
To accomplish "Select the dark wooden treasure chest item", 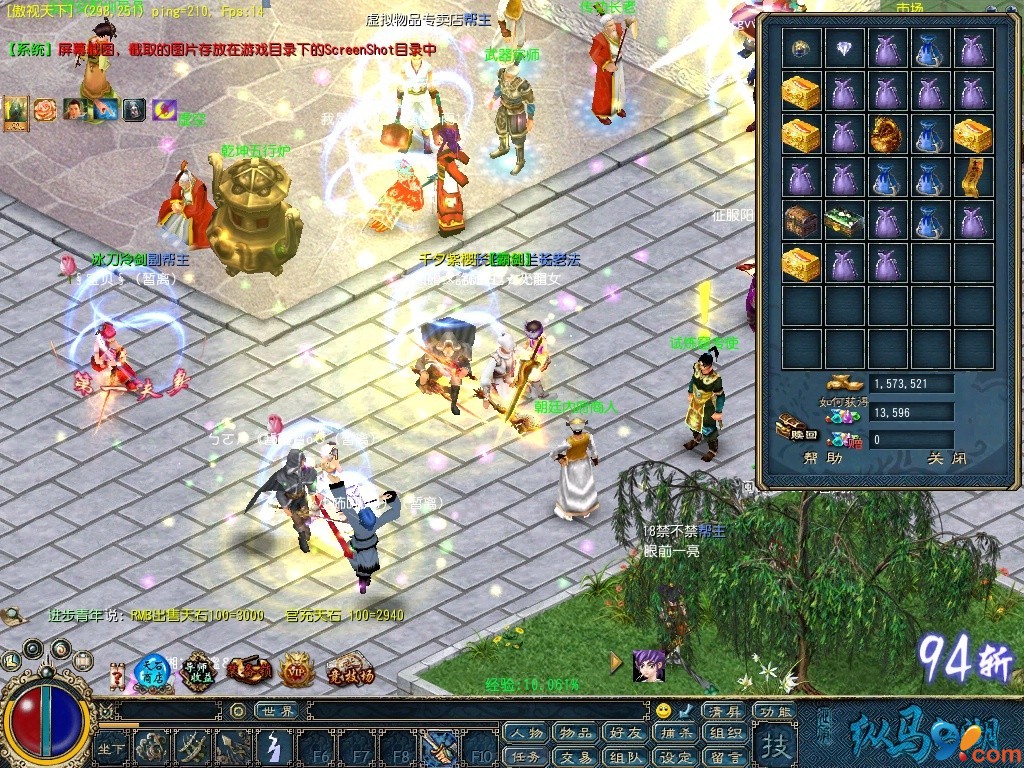I will [x=802, y=220].
